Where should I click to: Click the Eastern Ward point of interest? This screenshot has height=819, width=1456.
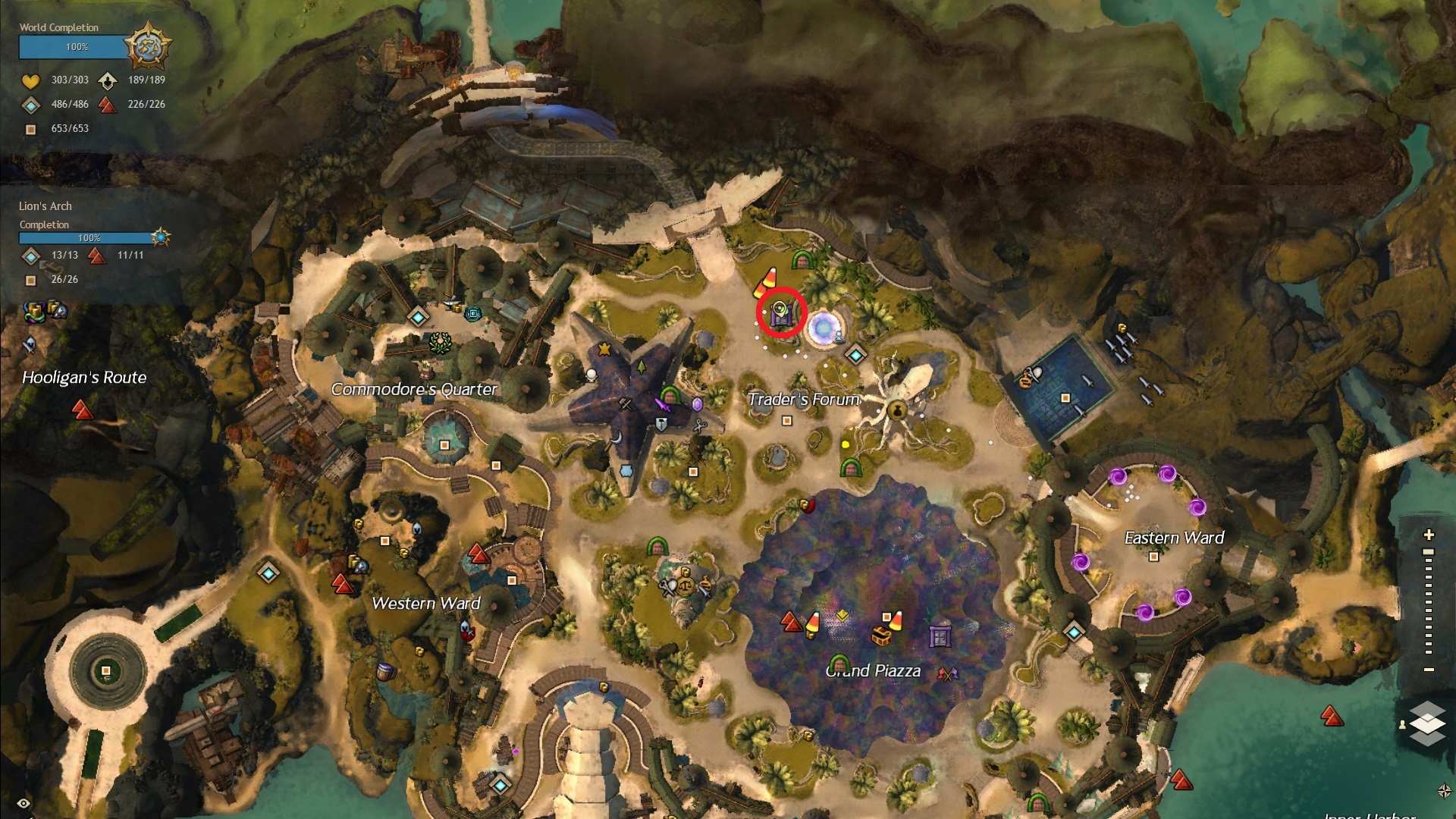point(1153,557)
